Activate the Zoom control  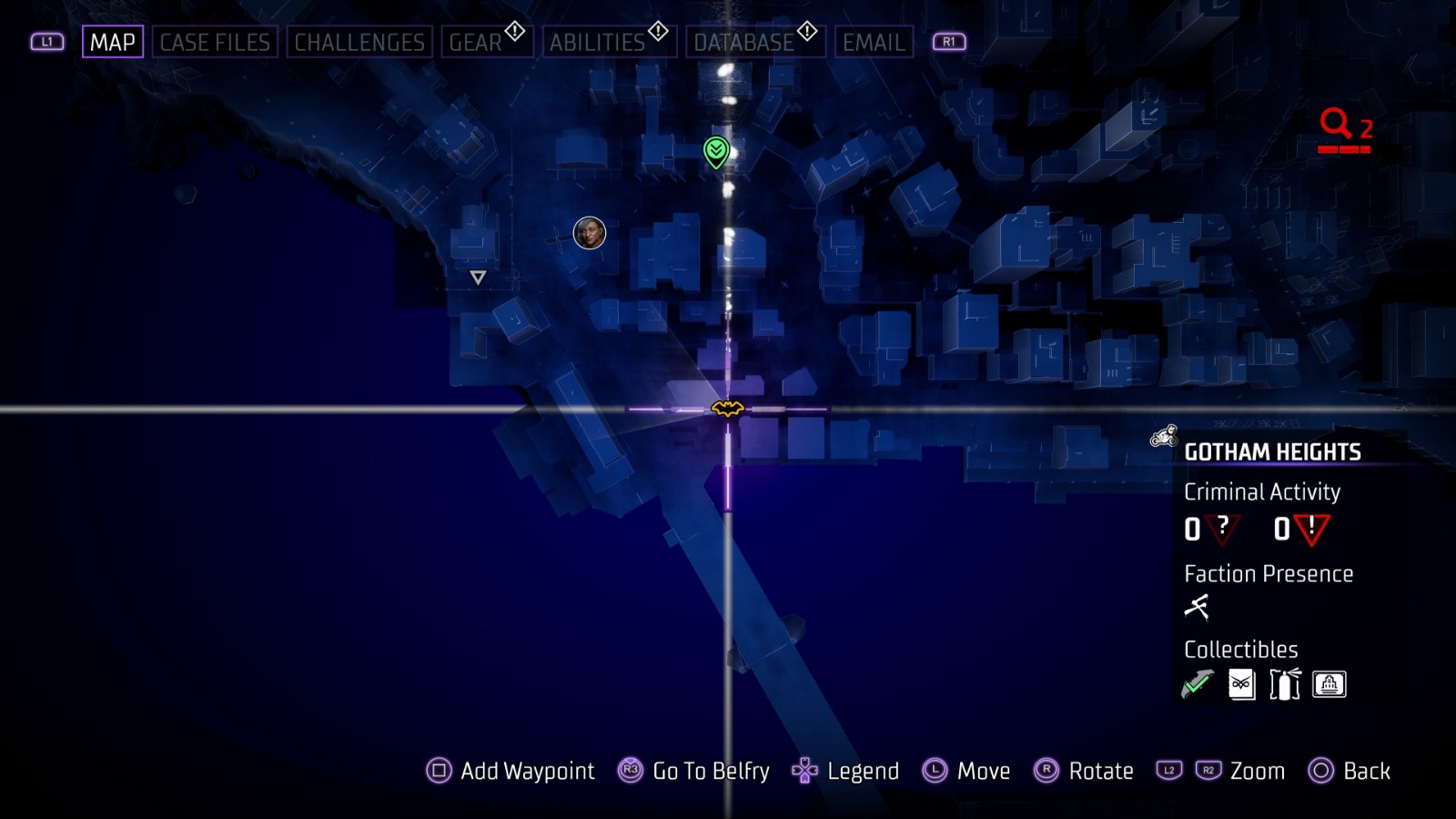[x=1257, y=771]
